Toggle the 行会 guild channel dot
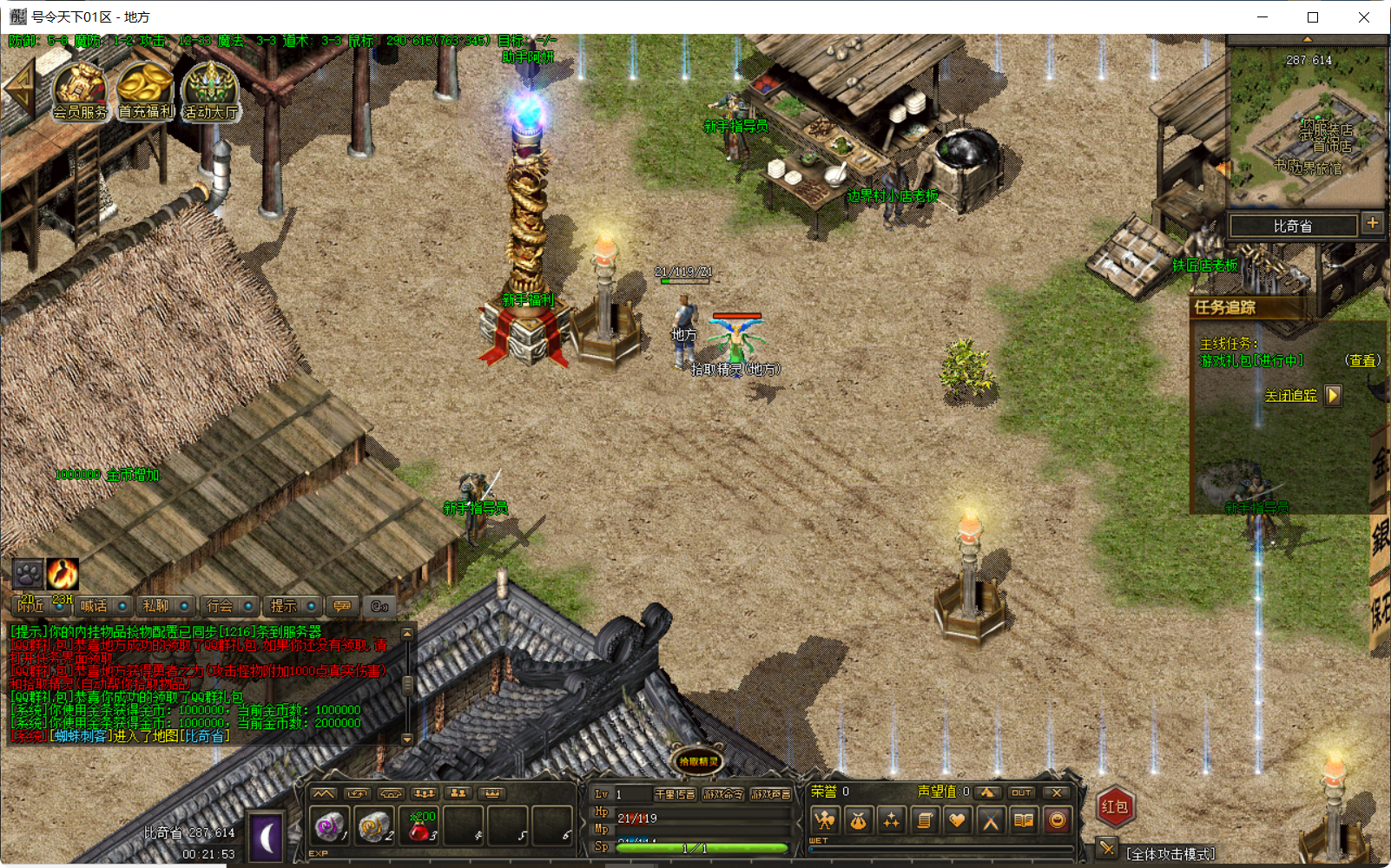 point(247,606)
